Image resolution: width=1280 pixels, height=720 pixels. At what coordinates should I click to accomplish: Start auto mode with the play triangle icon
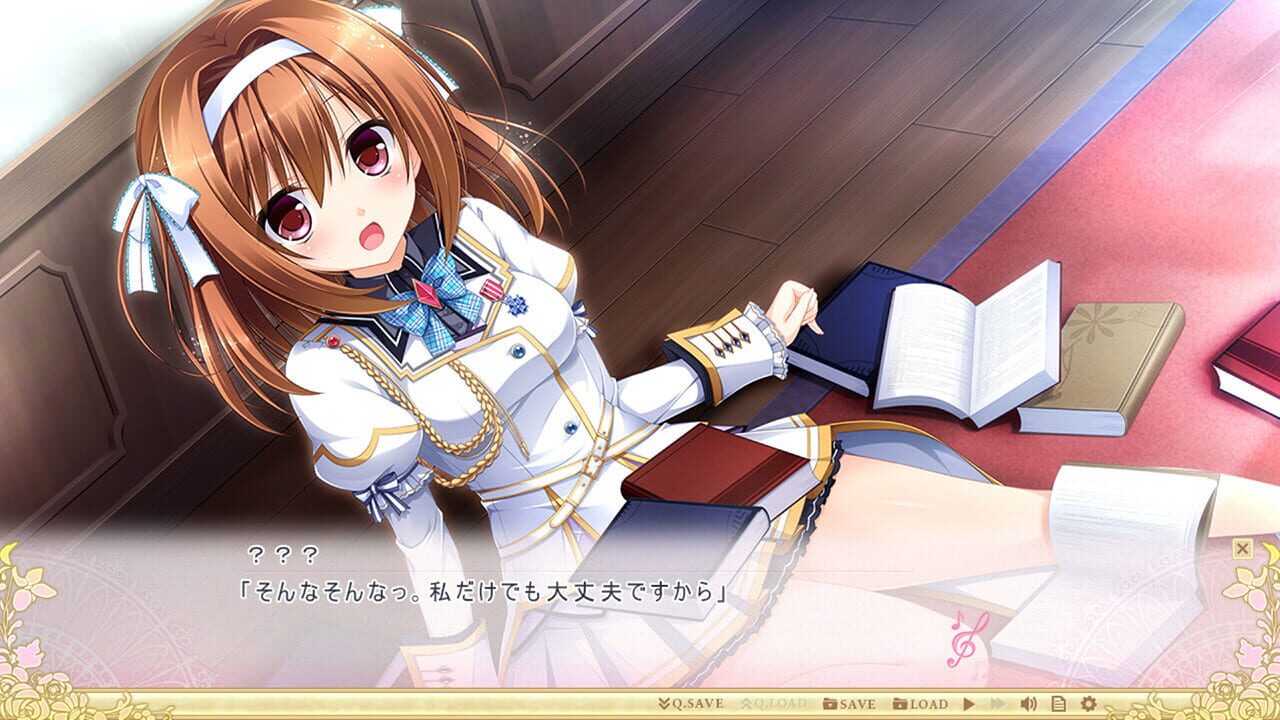click(x=970, y=705)
